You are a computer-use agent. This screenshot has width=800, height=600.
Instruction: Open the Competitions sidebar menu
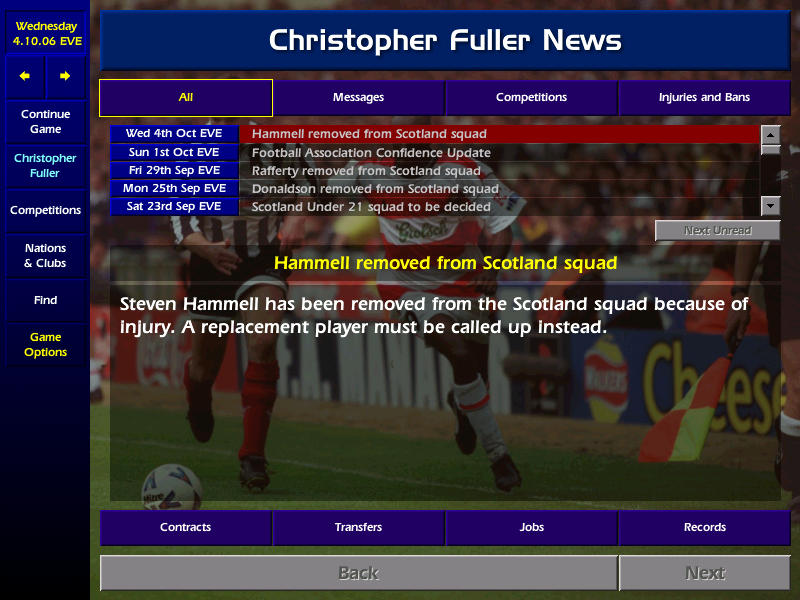coord(45,211)
